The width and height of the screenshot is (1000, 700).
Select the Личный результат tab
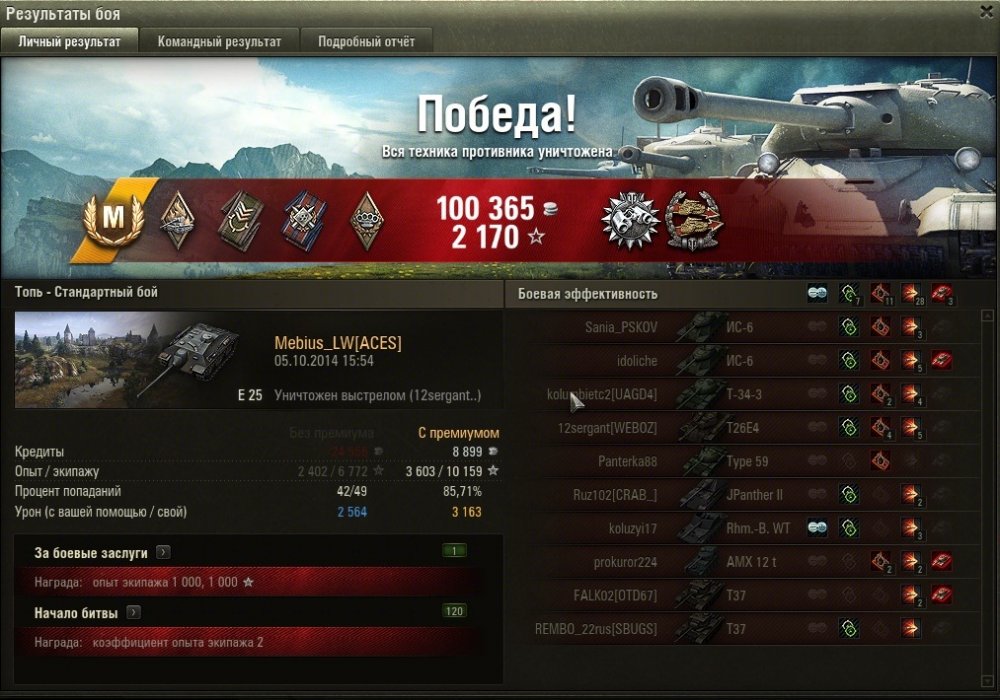coord(70,42)
